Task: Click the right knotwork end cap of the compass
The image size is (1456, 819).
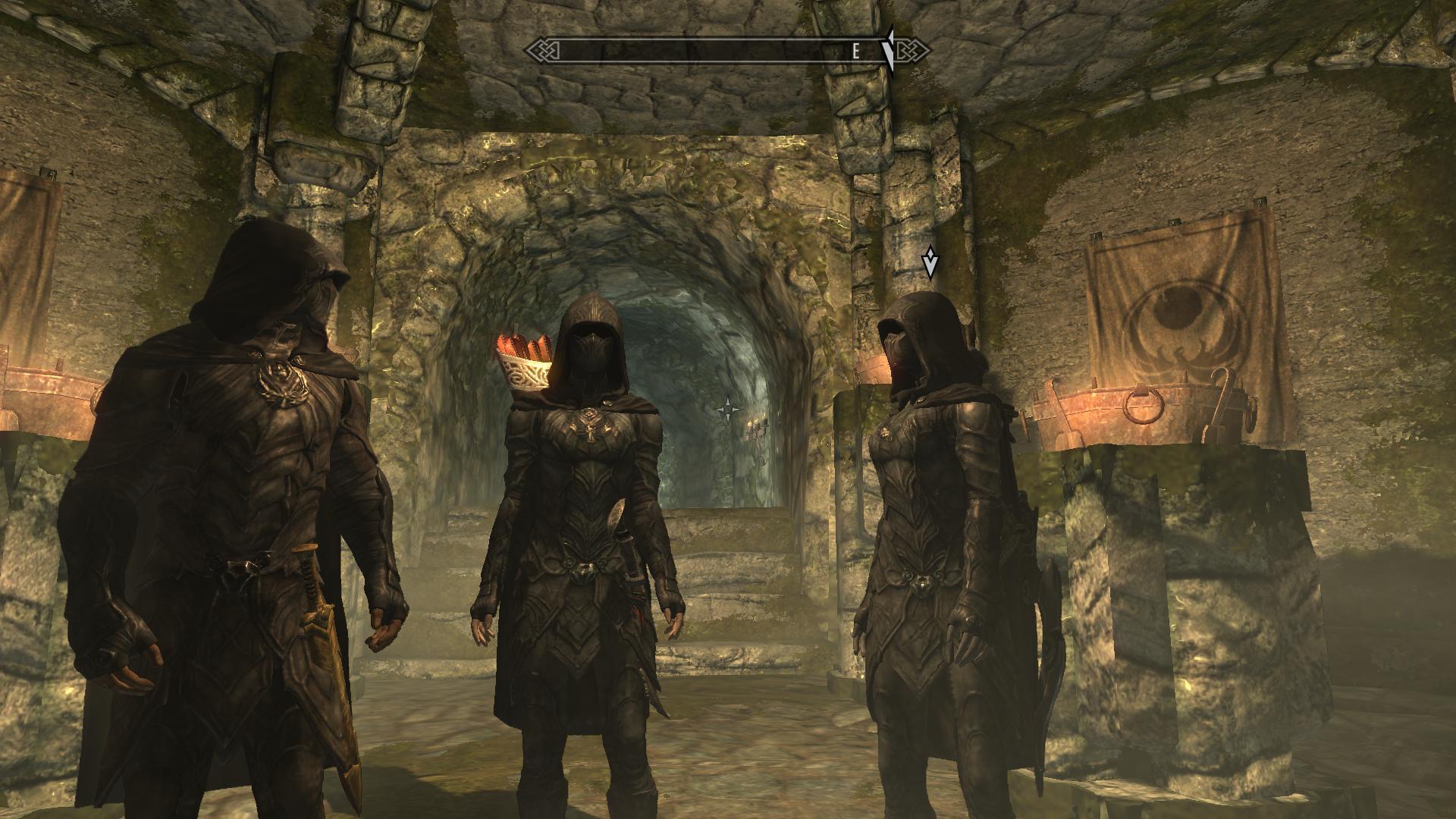Action: click(914, 50)
